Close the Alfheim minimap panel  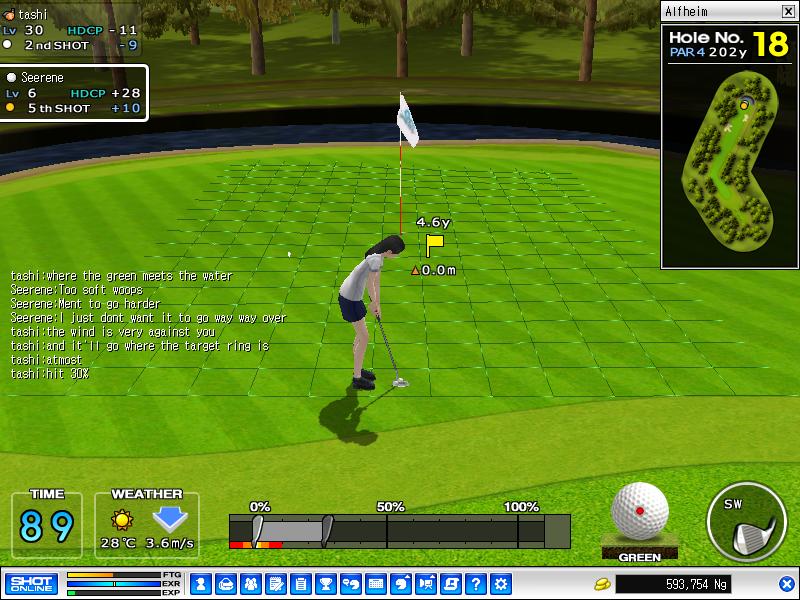tap(788, 12)
